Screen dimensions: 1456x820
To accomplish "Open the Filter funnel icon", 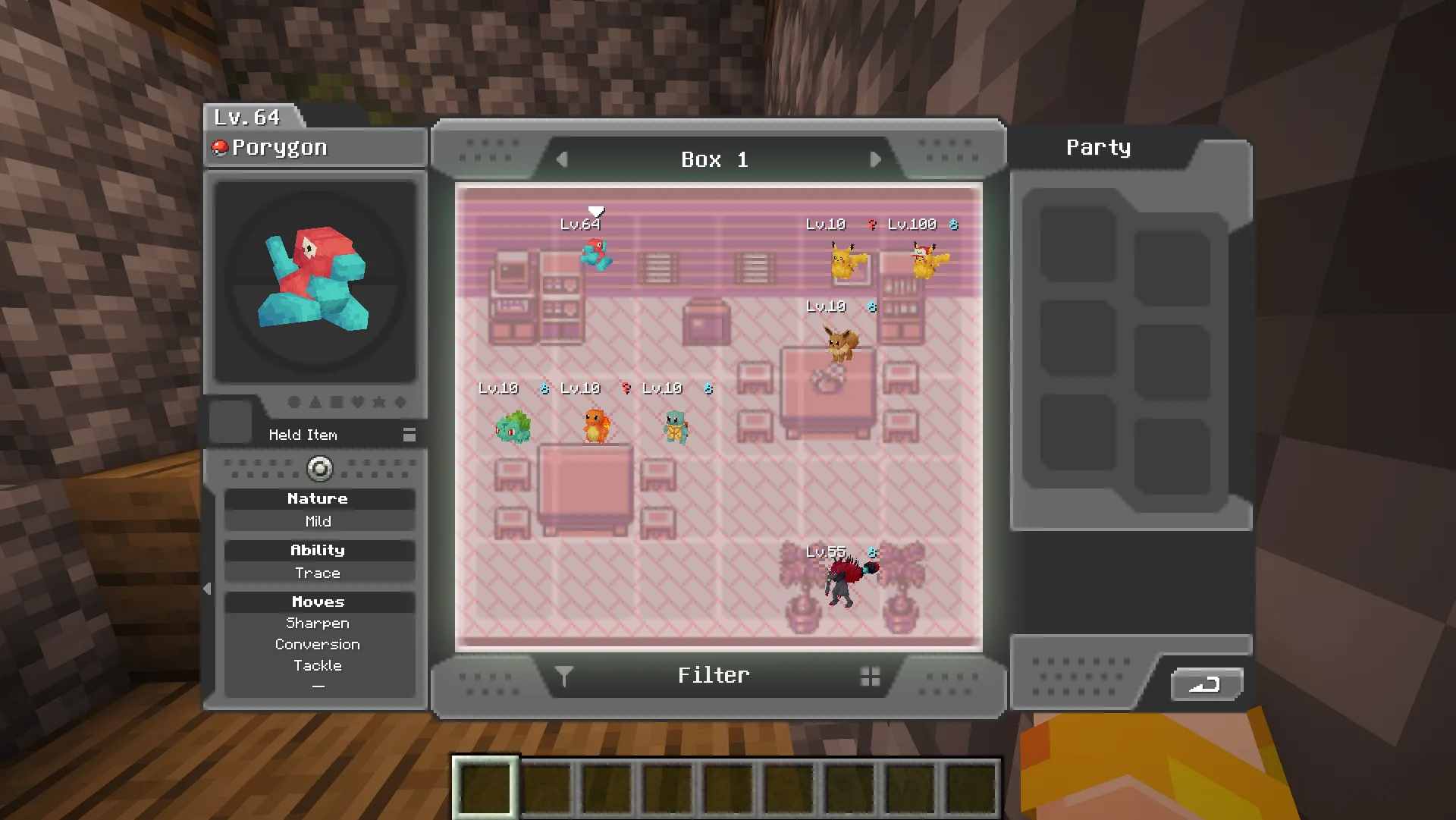I will [x=563, y=676].
